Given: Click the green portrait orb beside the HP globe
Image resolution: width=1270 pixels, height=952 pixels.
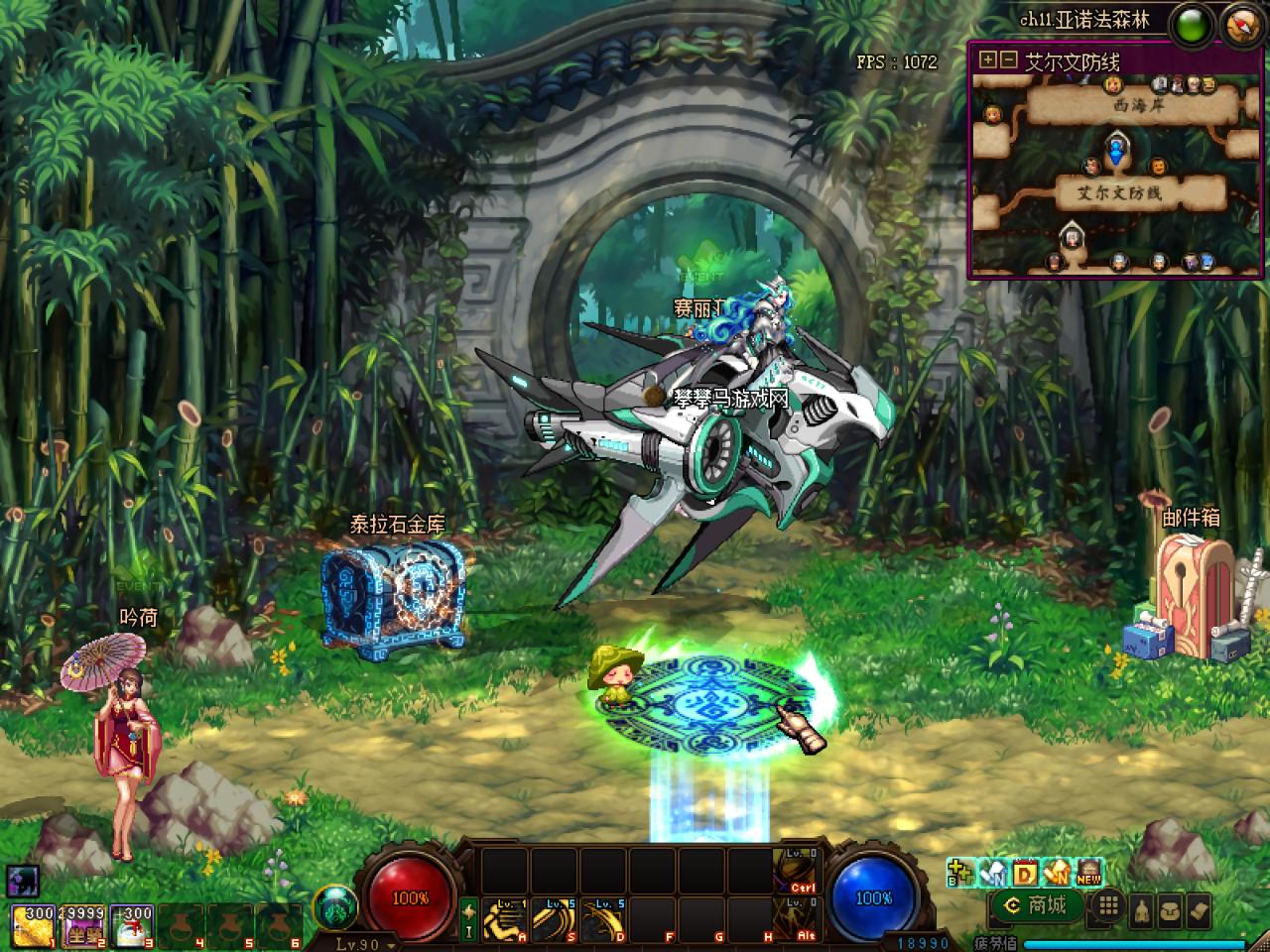Looking at the screenshot, I should [334, 906].
